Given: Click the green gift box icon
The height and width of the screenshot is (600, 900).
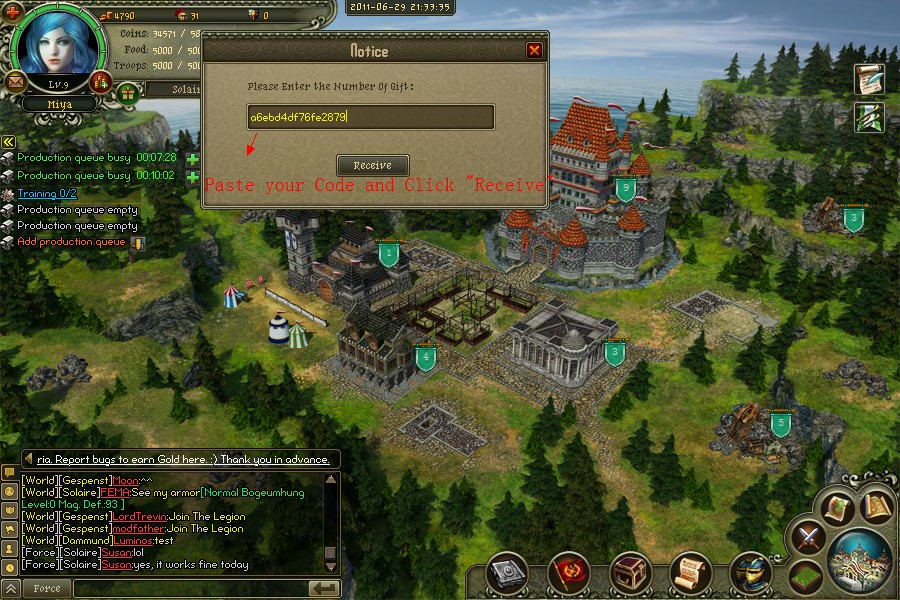Looking at the screenshot, I should [x=127, y=93].
